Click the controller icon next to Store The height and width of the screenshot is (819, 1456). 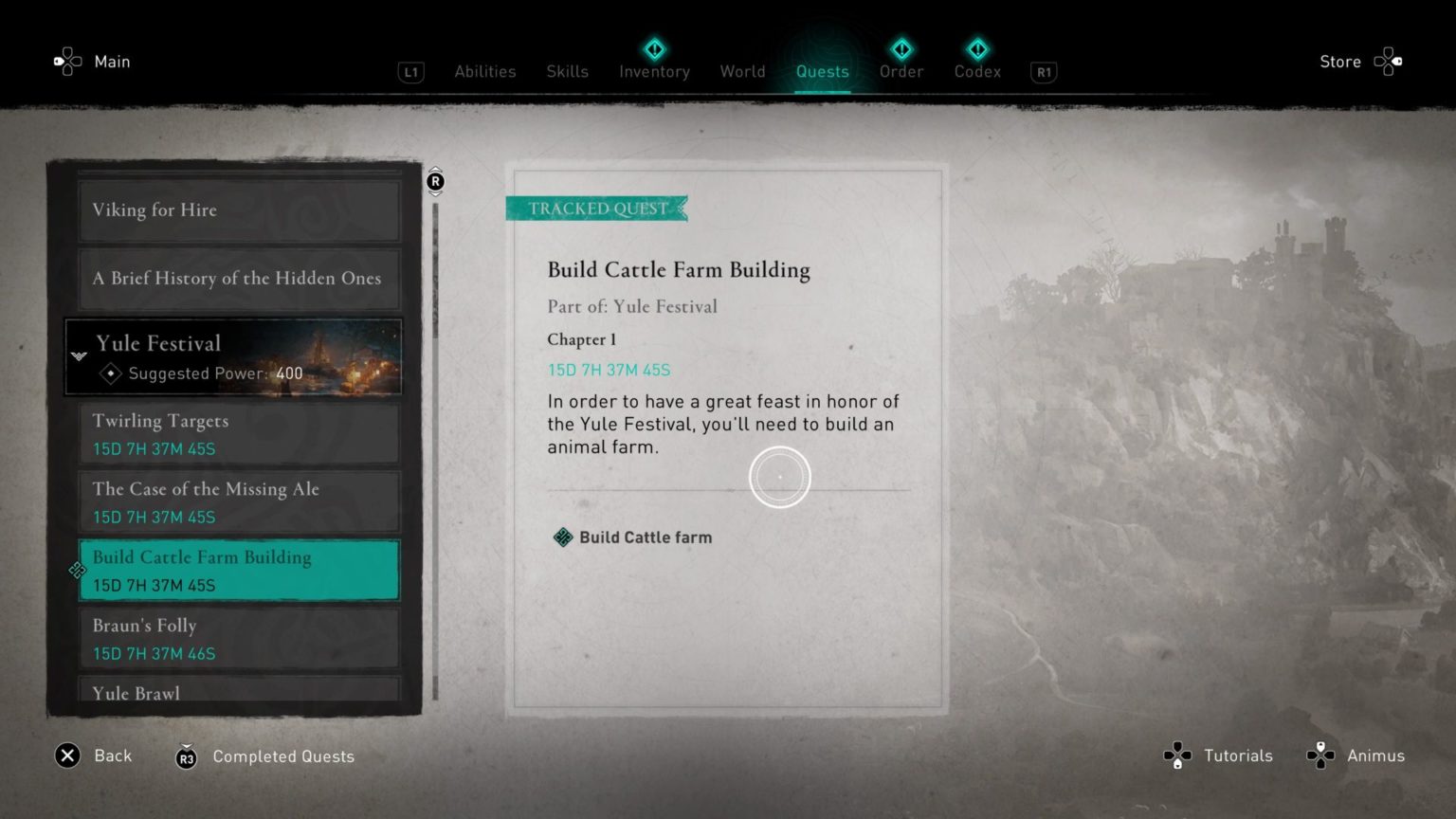tap(1388, 61)
